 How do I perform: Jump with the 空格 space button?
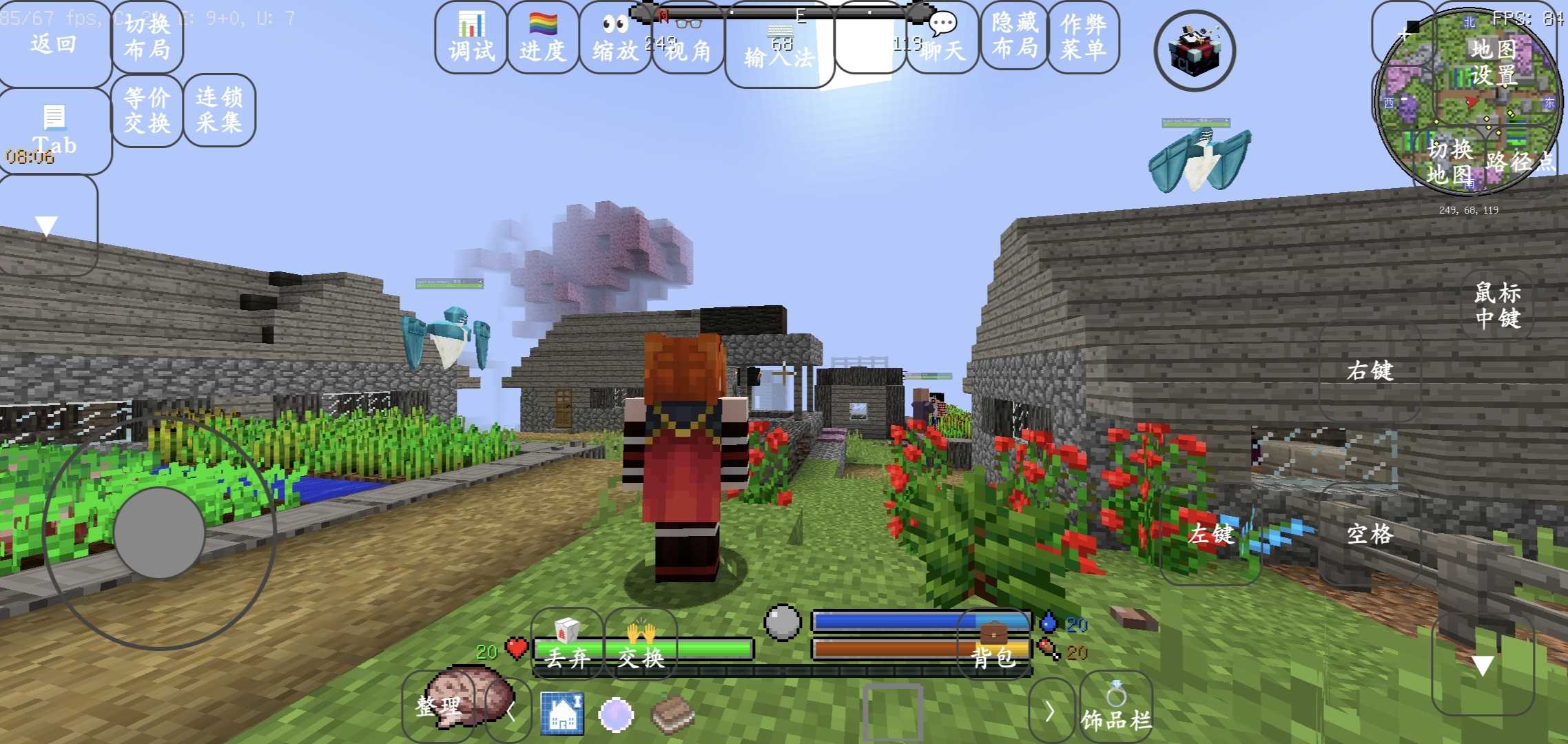[1370, 534]
